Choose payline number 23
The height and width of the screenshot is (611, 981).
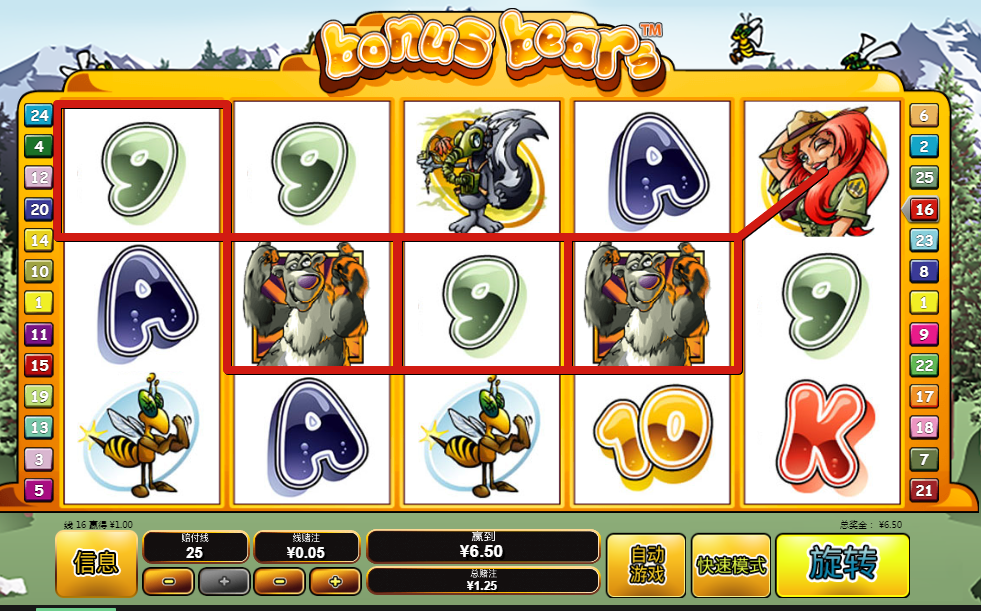coord(923,240)
